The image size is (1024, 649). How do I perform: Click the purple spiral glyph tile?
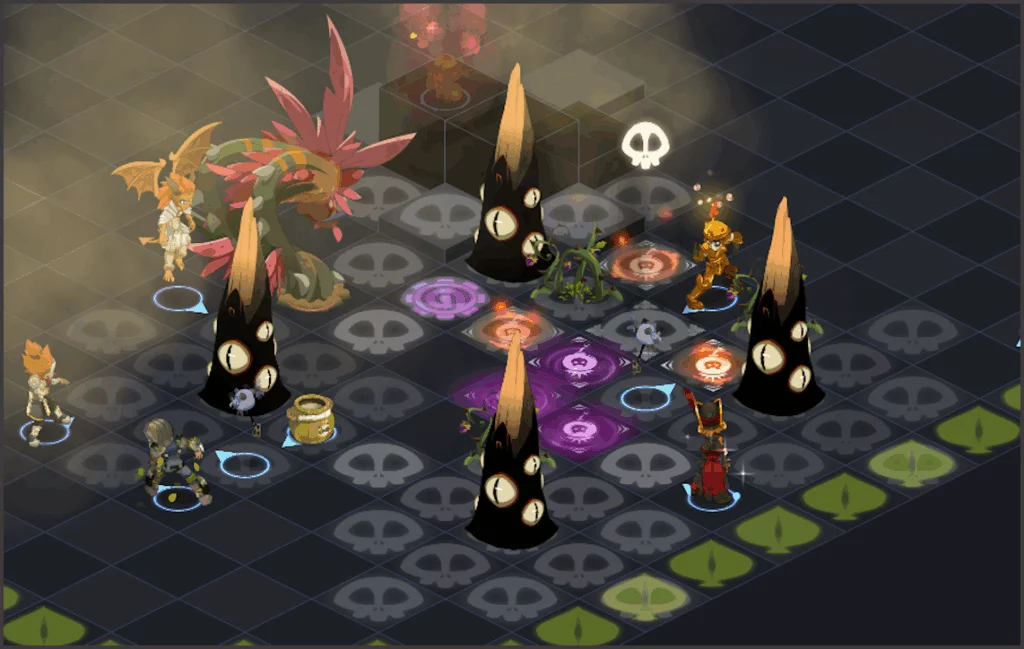445,298
